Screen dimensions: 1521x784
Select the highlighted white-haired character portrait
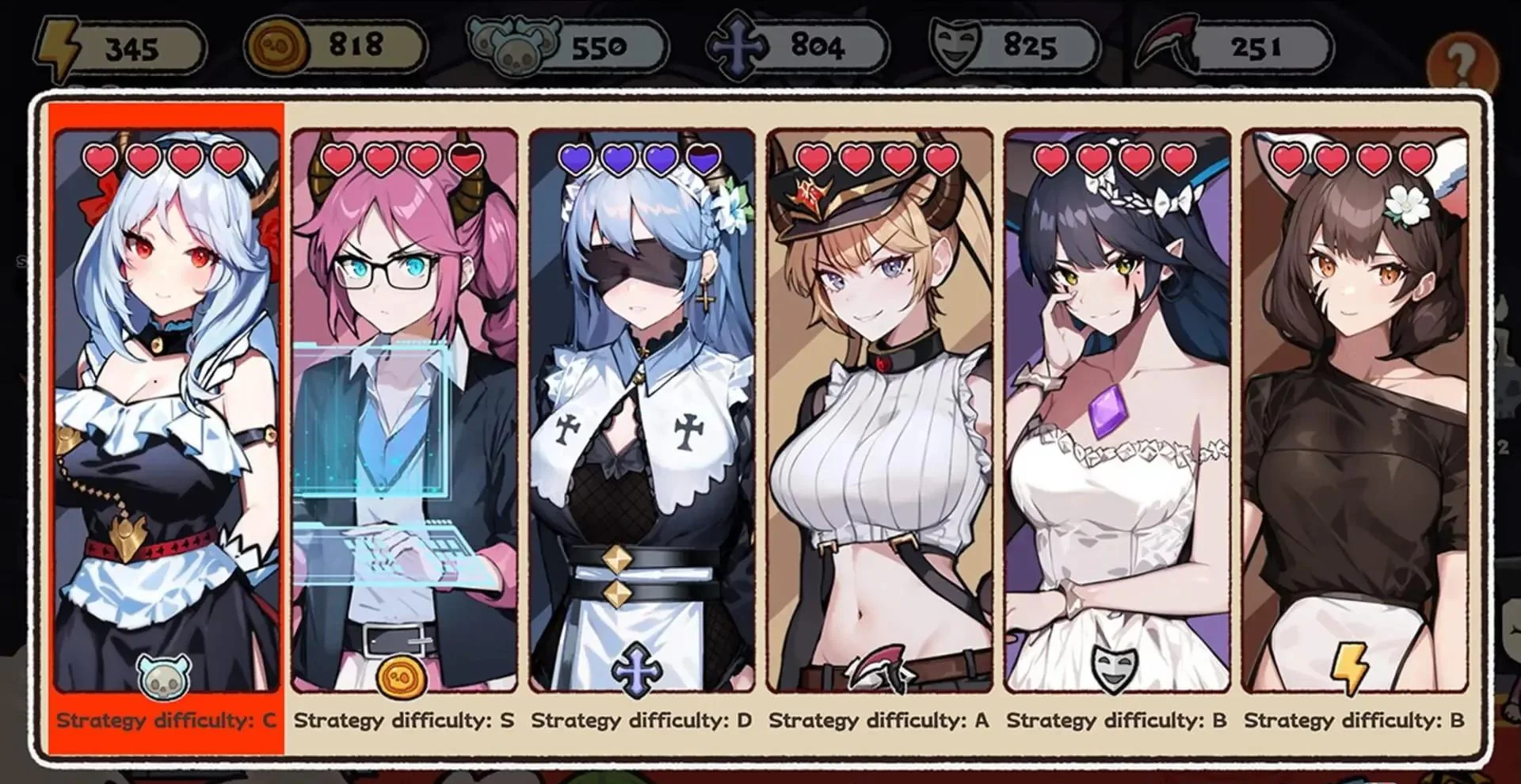(166, 396)
